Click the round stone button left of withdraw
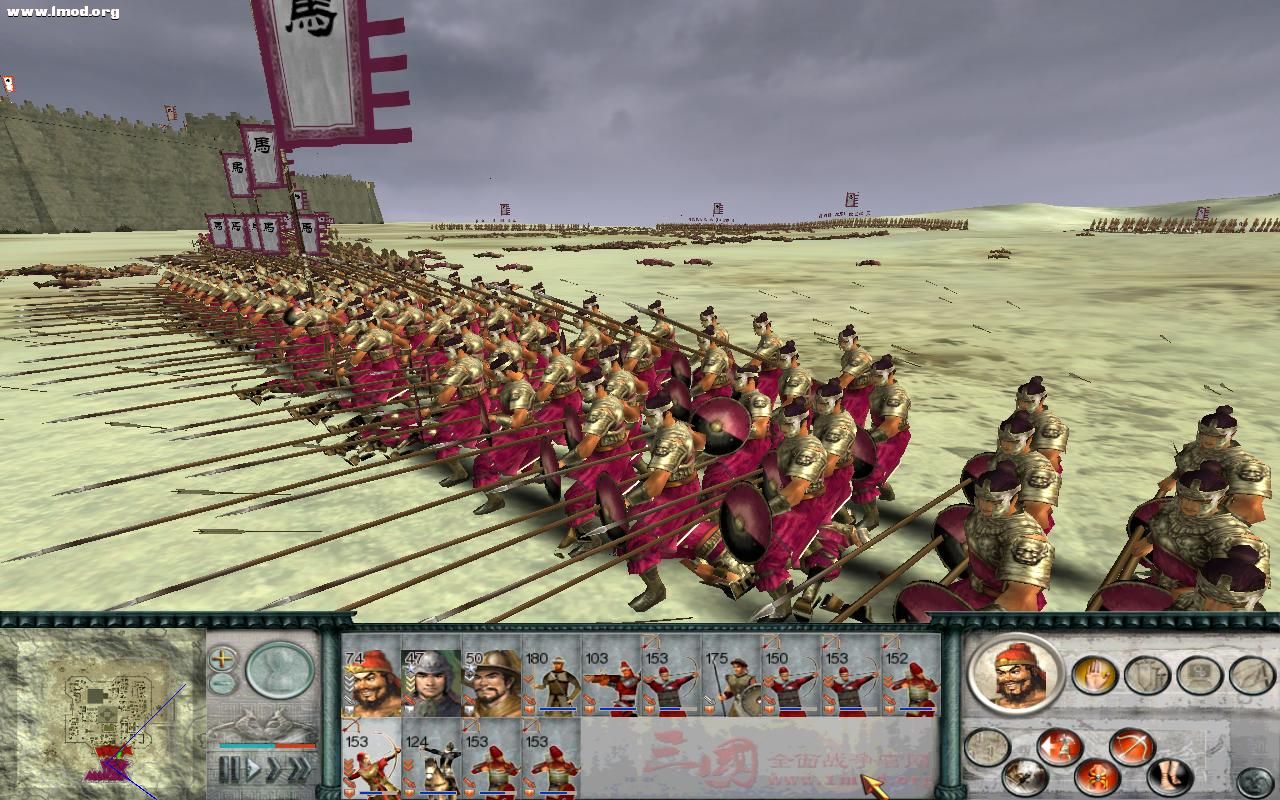 tap(986, 747)
